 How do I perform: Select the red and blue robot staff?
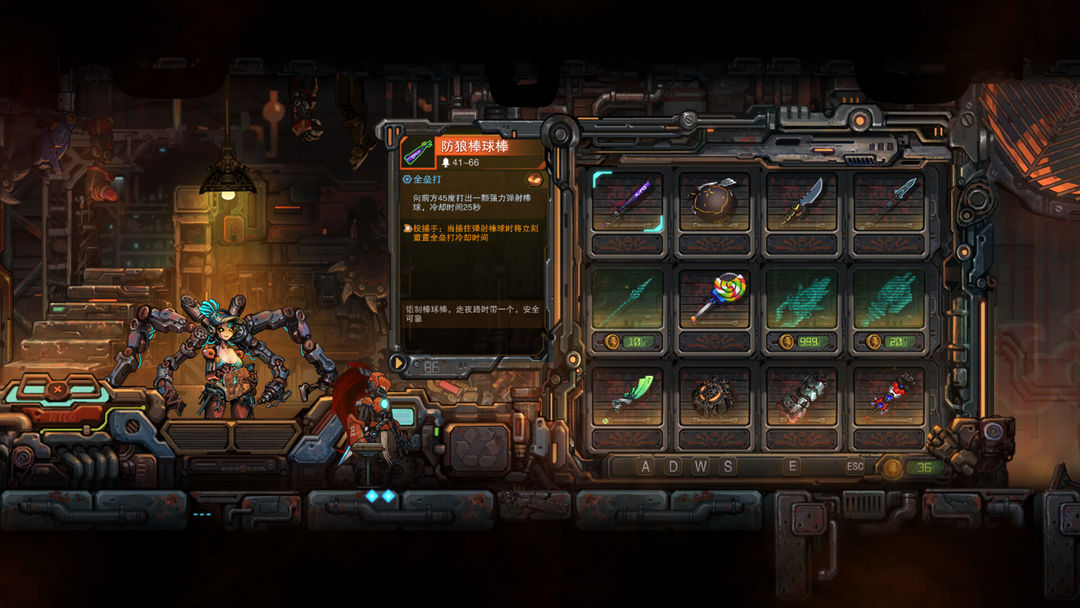889,395
